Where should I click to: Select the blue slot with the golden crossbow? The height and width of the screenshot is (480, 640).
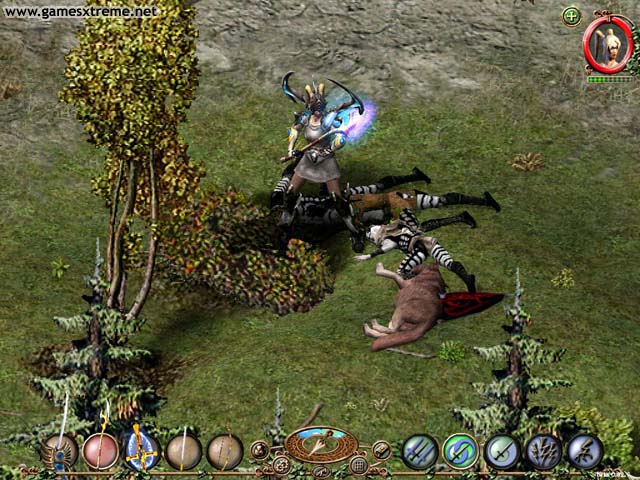coord(142,451)
